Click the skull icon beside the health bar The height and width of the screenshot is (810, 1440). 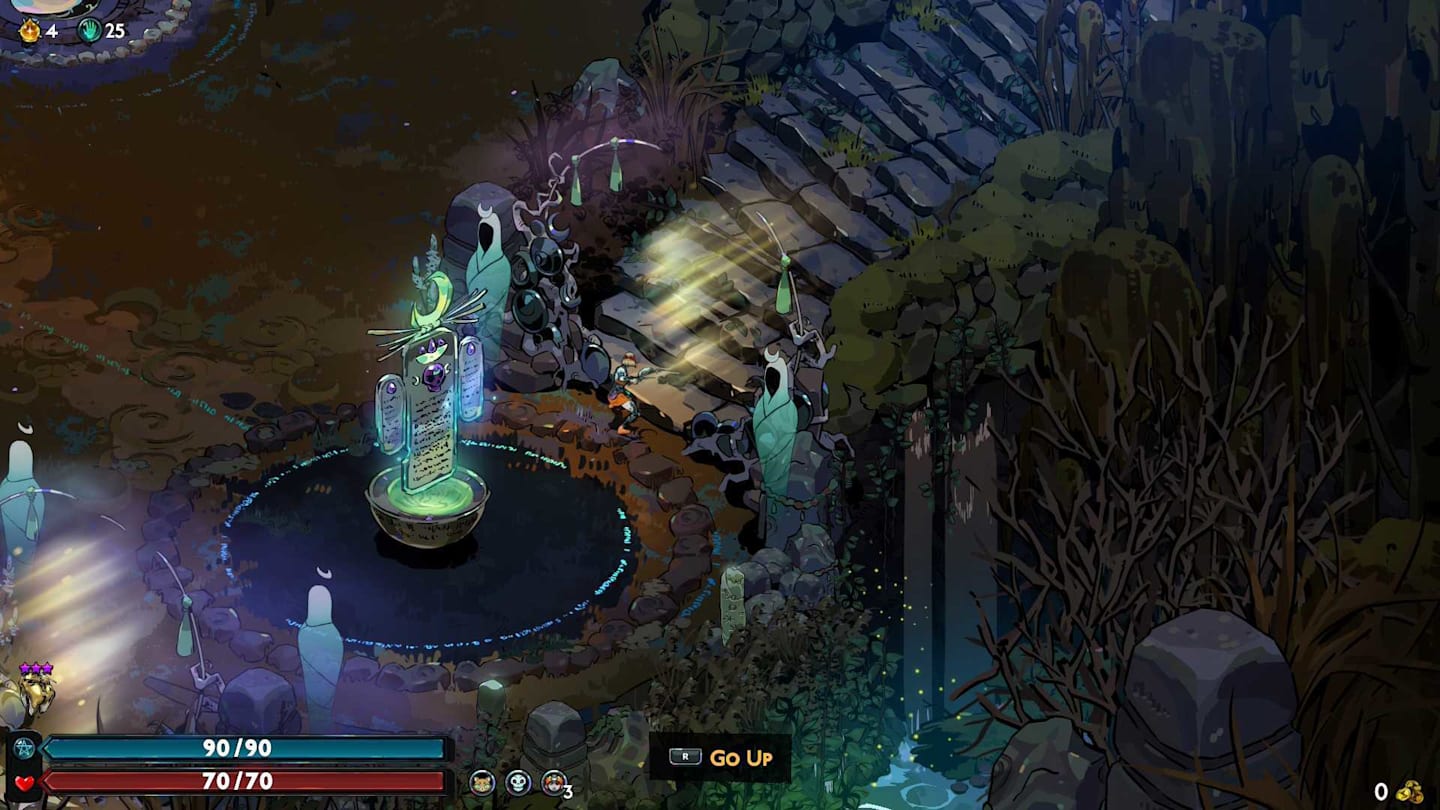point(518,782)
